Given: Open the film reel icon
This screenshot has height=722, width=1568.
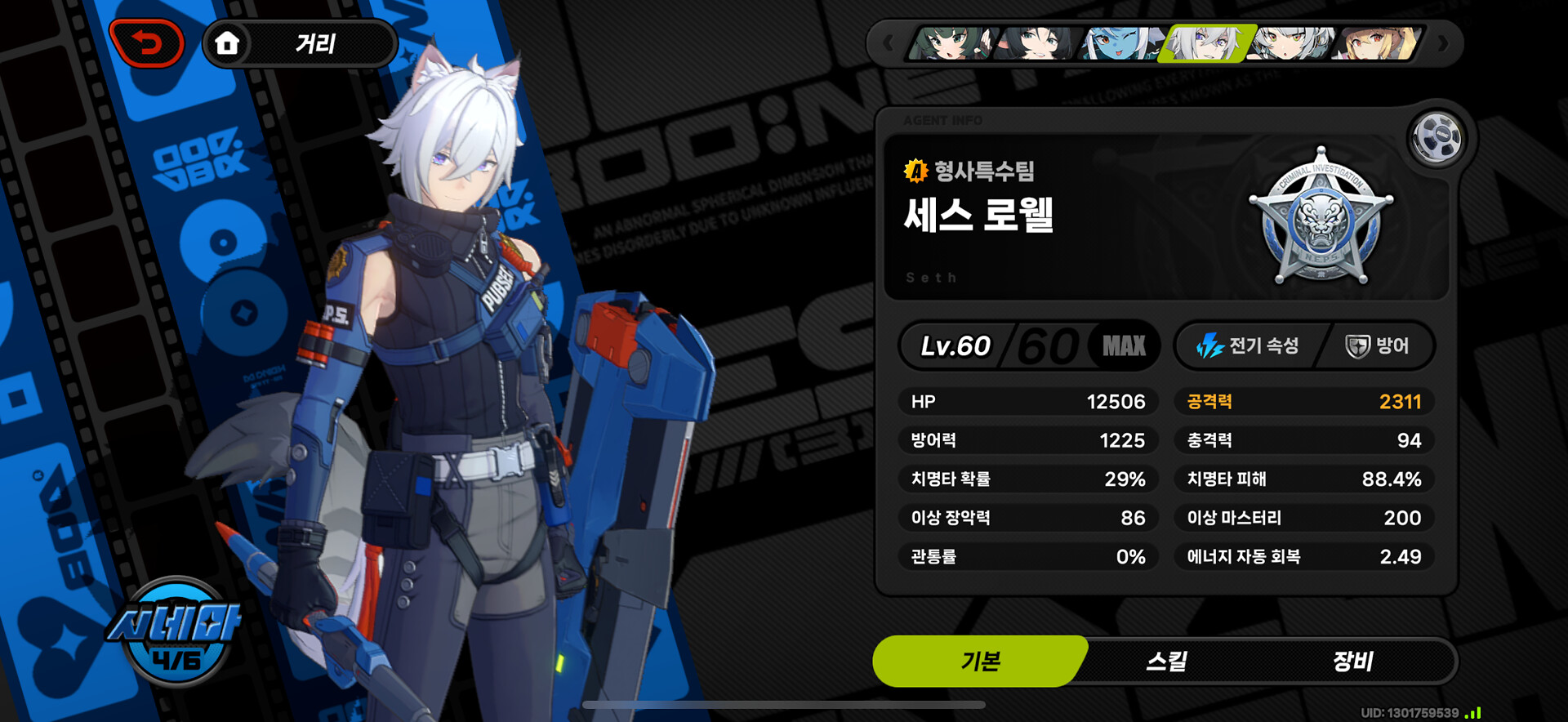Looking at the screenshot, I should (1436, 137).
